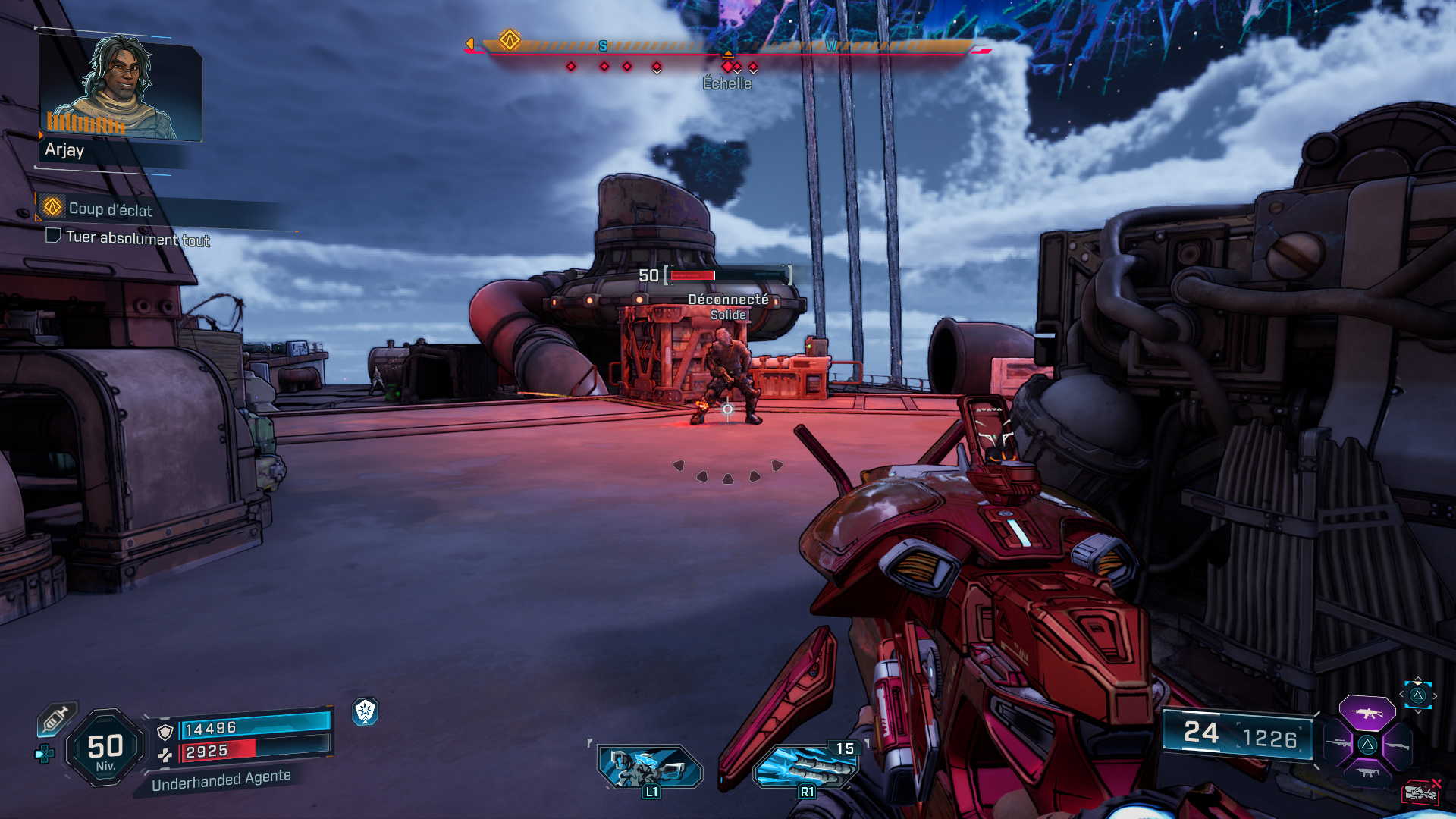Select the blue shield buff status icon
This screenshot has height=819, width=1456.
[366, 711]
